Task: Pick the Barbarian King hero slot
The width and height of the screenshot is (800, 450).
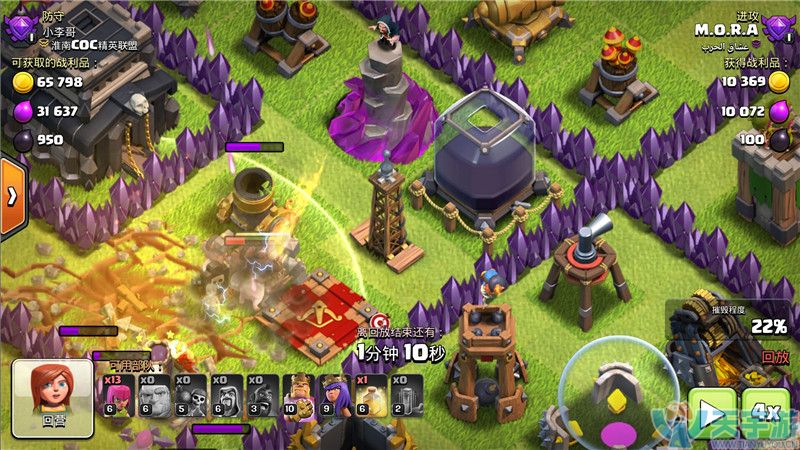Action: [297, 395]
